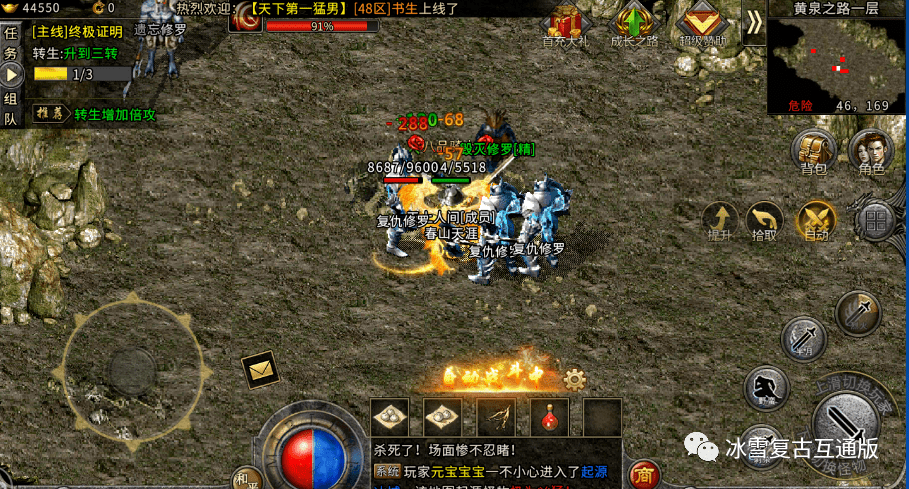
Task: Toggle 自动 auto-combat crossed swords
Action: tap(815, 220)
